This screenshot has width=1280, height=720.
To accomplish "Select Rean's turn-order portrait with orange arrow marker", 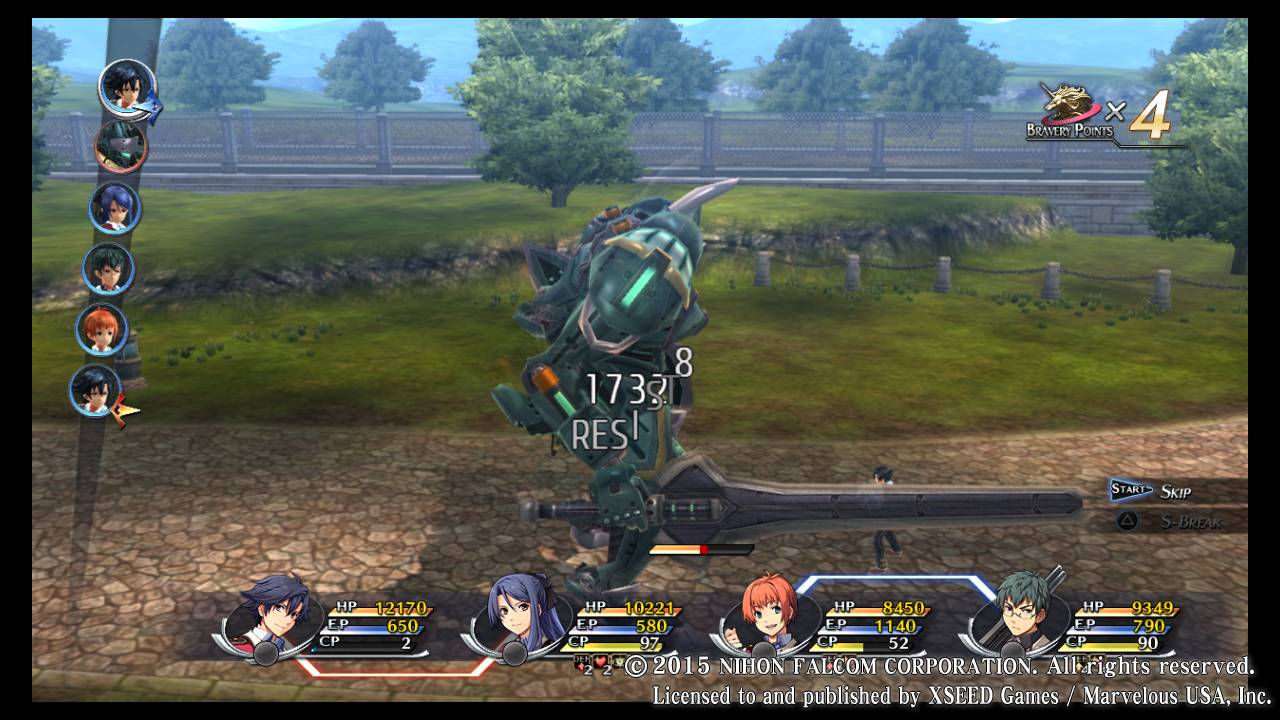I will (96, 389).
